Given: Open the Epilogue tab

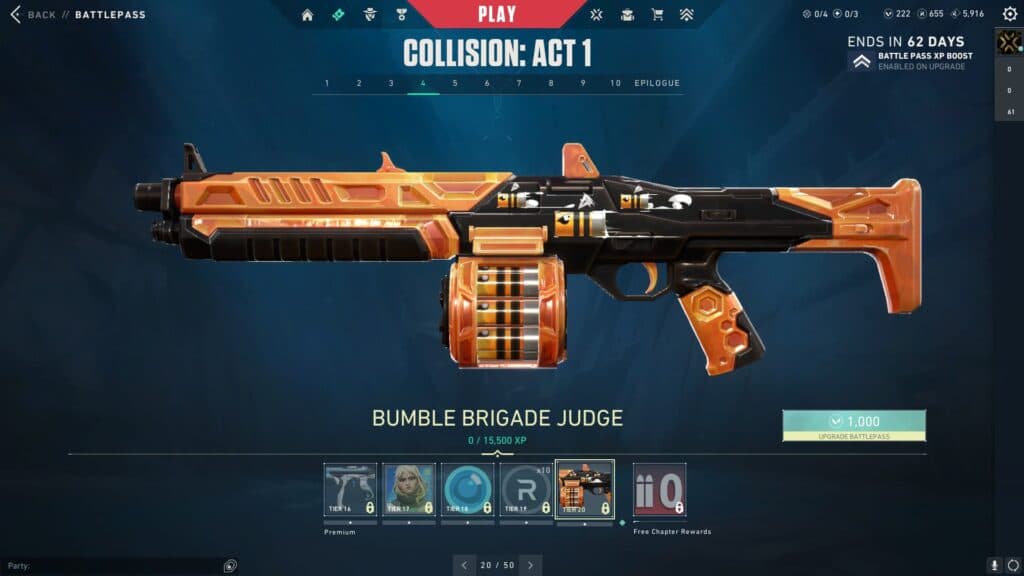Looking at the screenshot, I should coord(657,83).
